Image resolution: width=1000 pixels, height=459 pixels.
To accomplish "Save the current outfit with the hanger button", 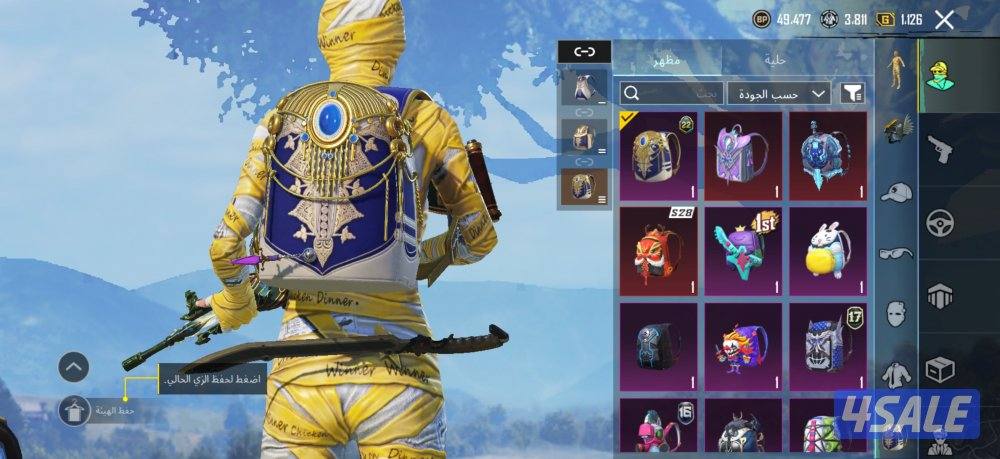I will click(x=74, y=410).
